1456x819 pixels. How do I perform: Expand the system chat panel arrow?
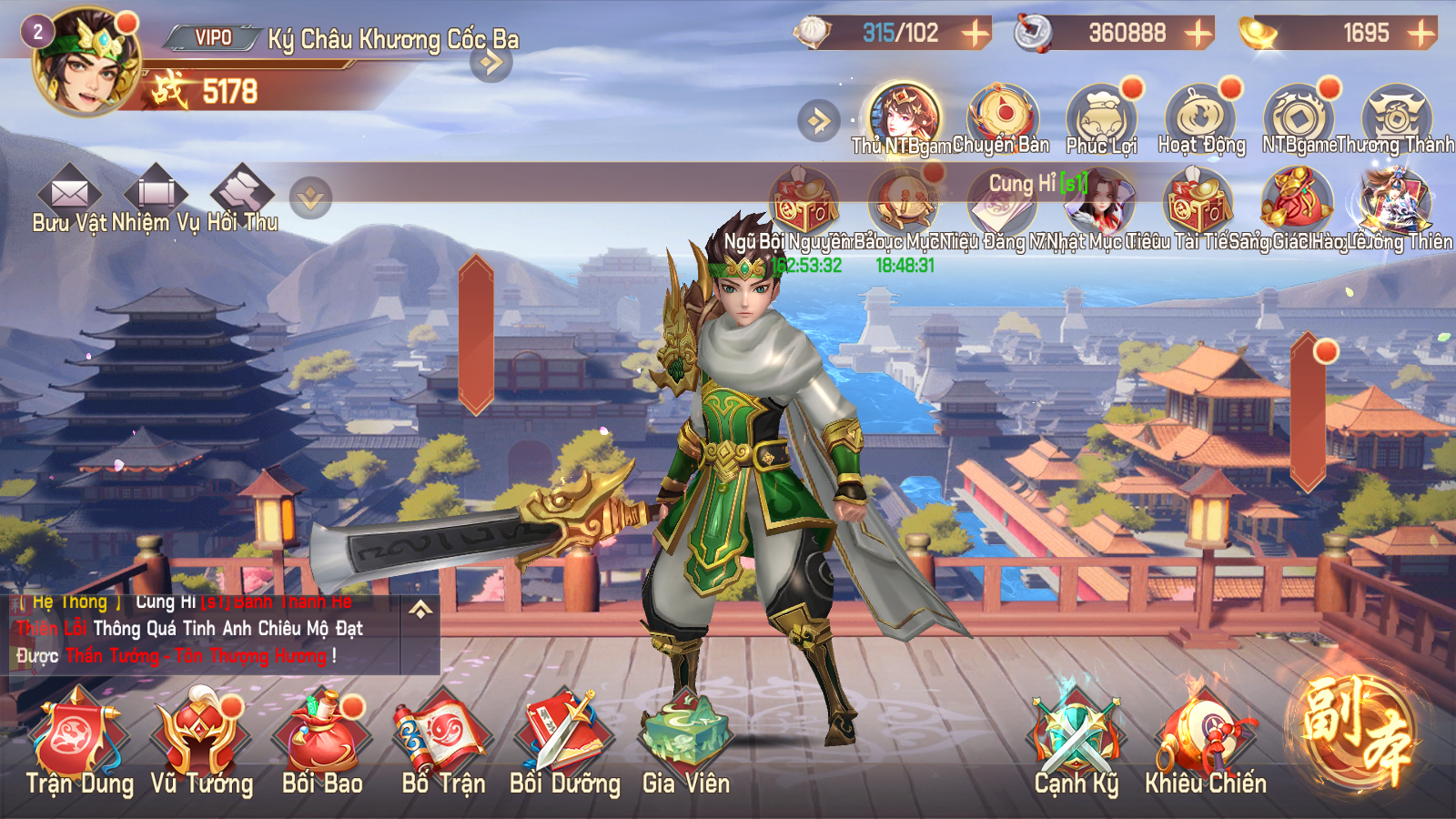(420, 610)
